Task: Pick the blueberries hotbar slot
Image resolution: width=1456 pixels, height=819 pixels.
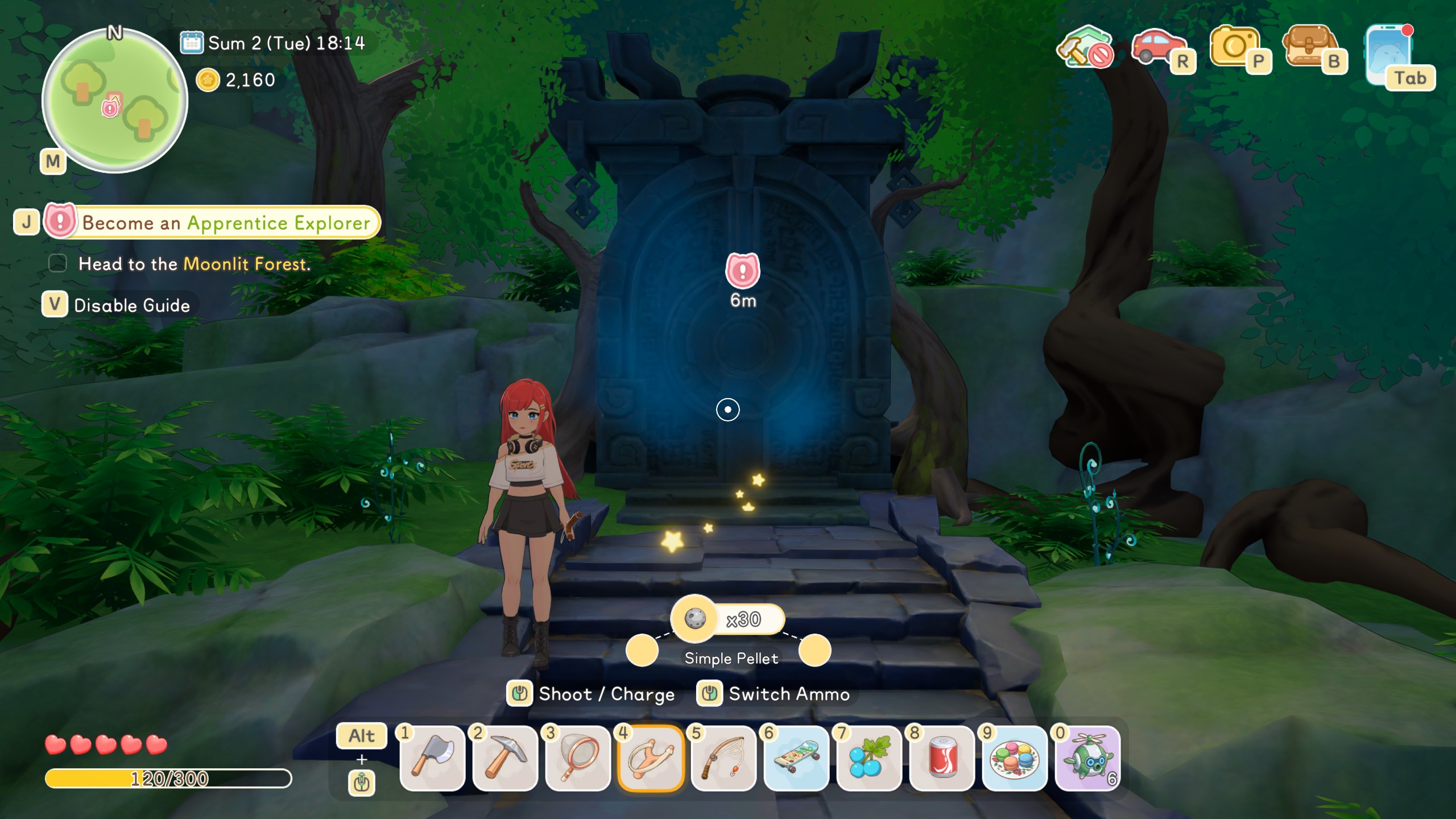Action: click(869, 758)
